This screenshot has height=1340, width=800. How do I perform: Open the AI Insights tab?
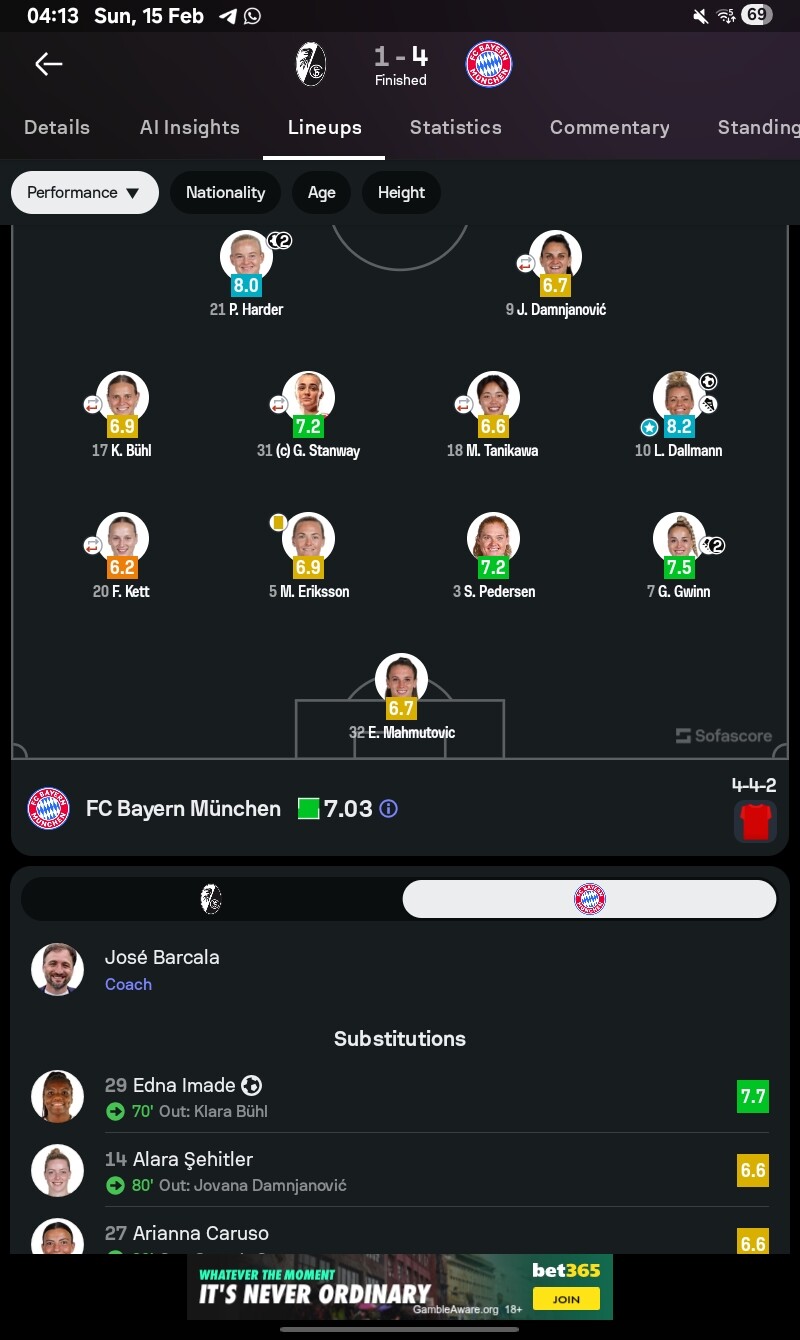click(190, 127)
